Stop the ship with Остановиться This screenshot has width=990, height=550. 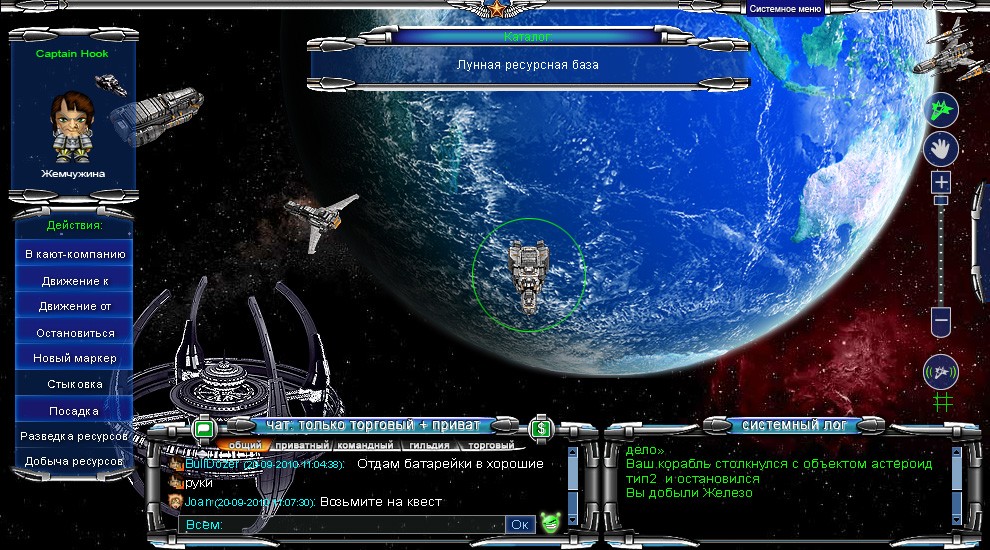click(75, 332)
